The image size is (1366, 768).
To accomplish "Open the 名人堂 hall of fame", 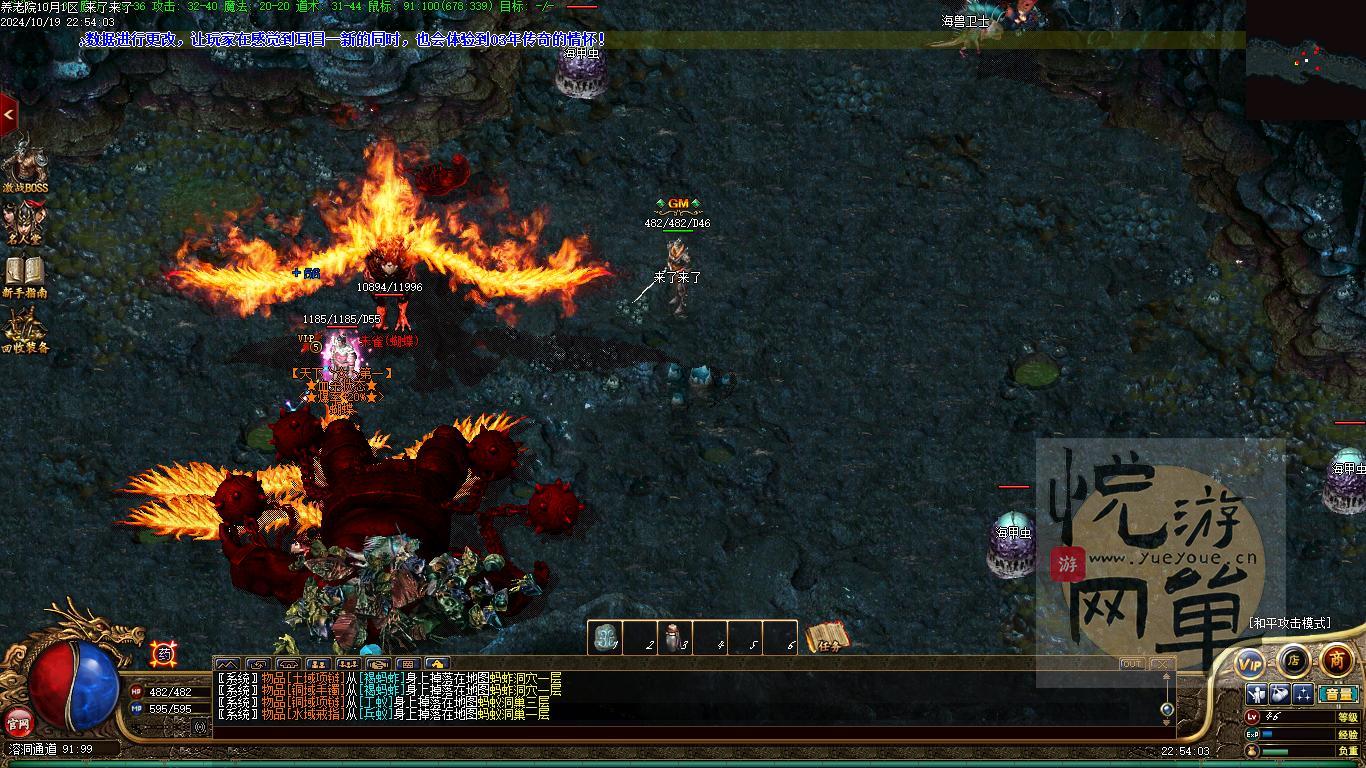I will [x=24, y=223].
